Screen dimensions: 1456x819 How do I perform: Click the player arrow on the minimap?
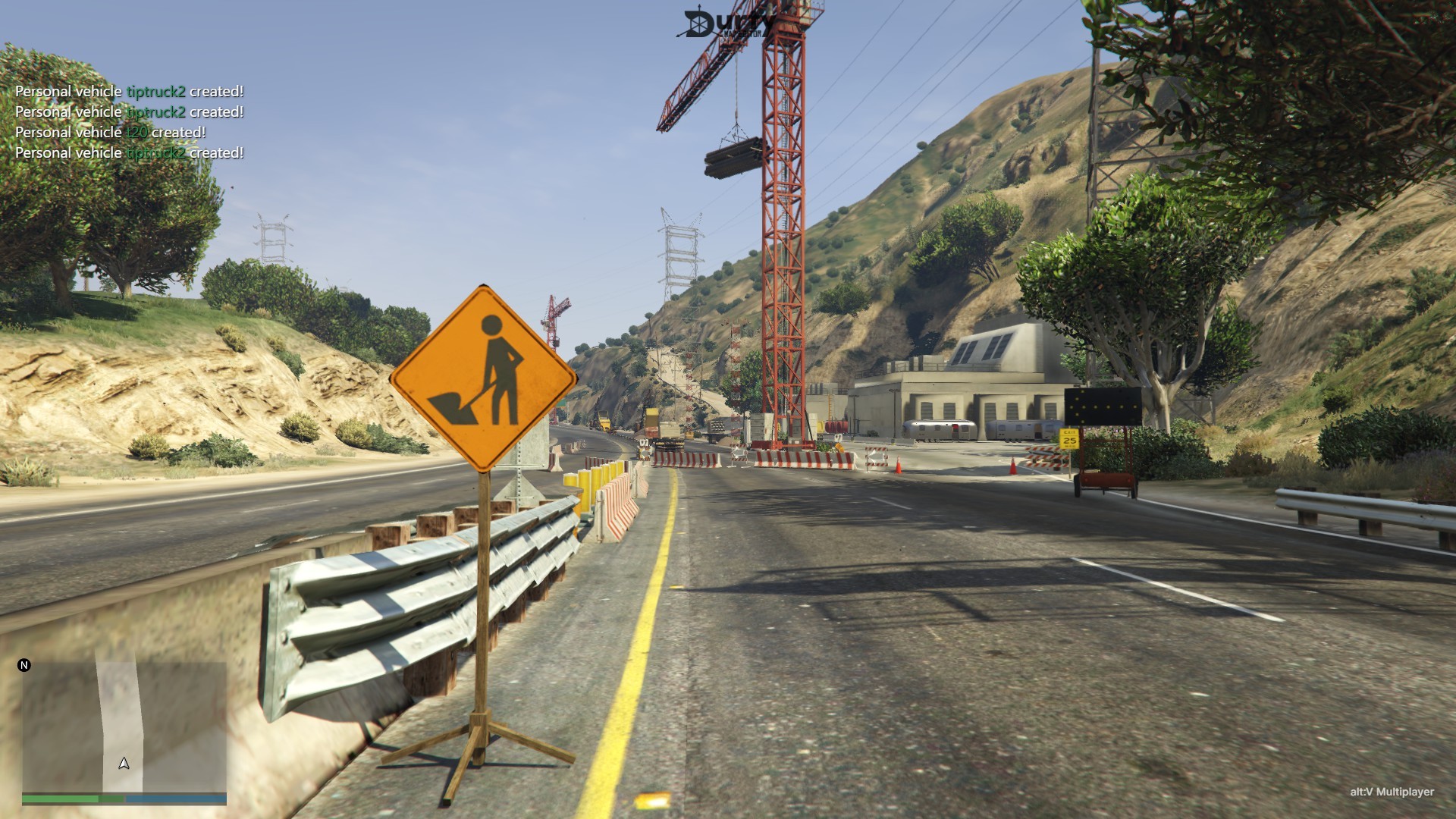[124, 763]
